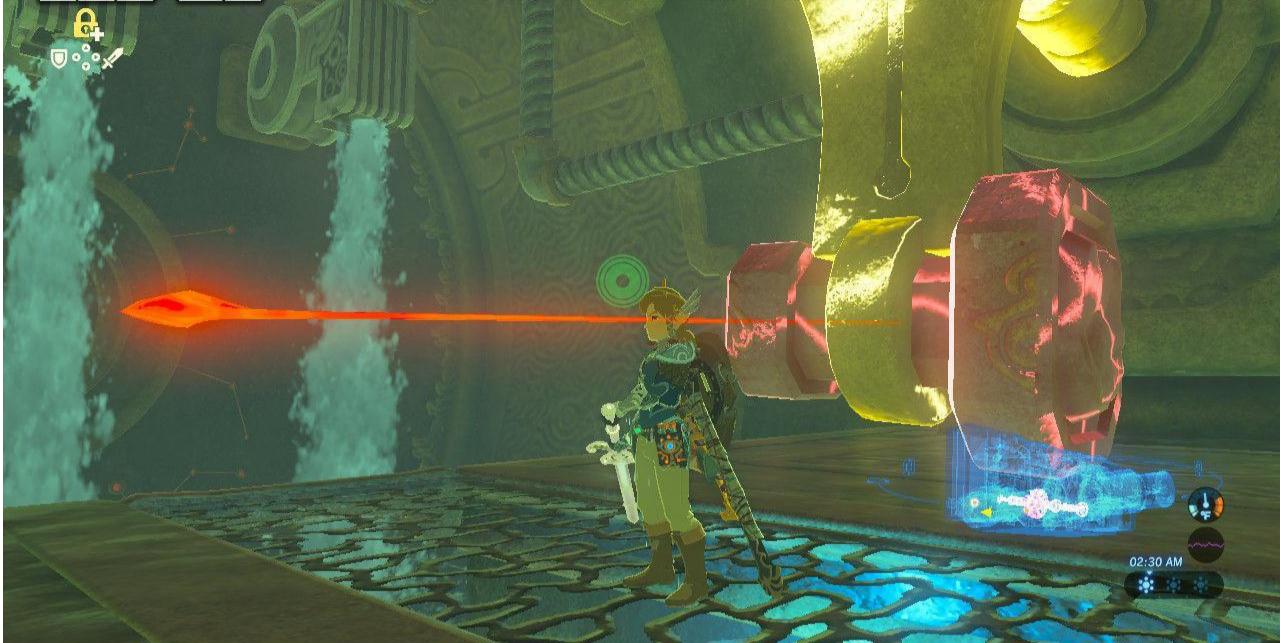Click the temperature gauge dial
Viewport: 1280px width, 643px height.
tap(1205, 504)
